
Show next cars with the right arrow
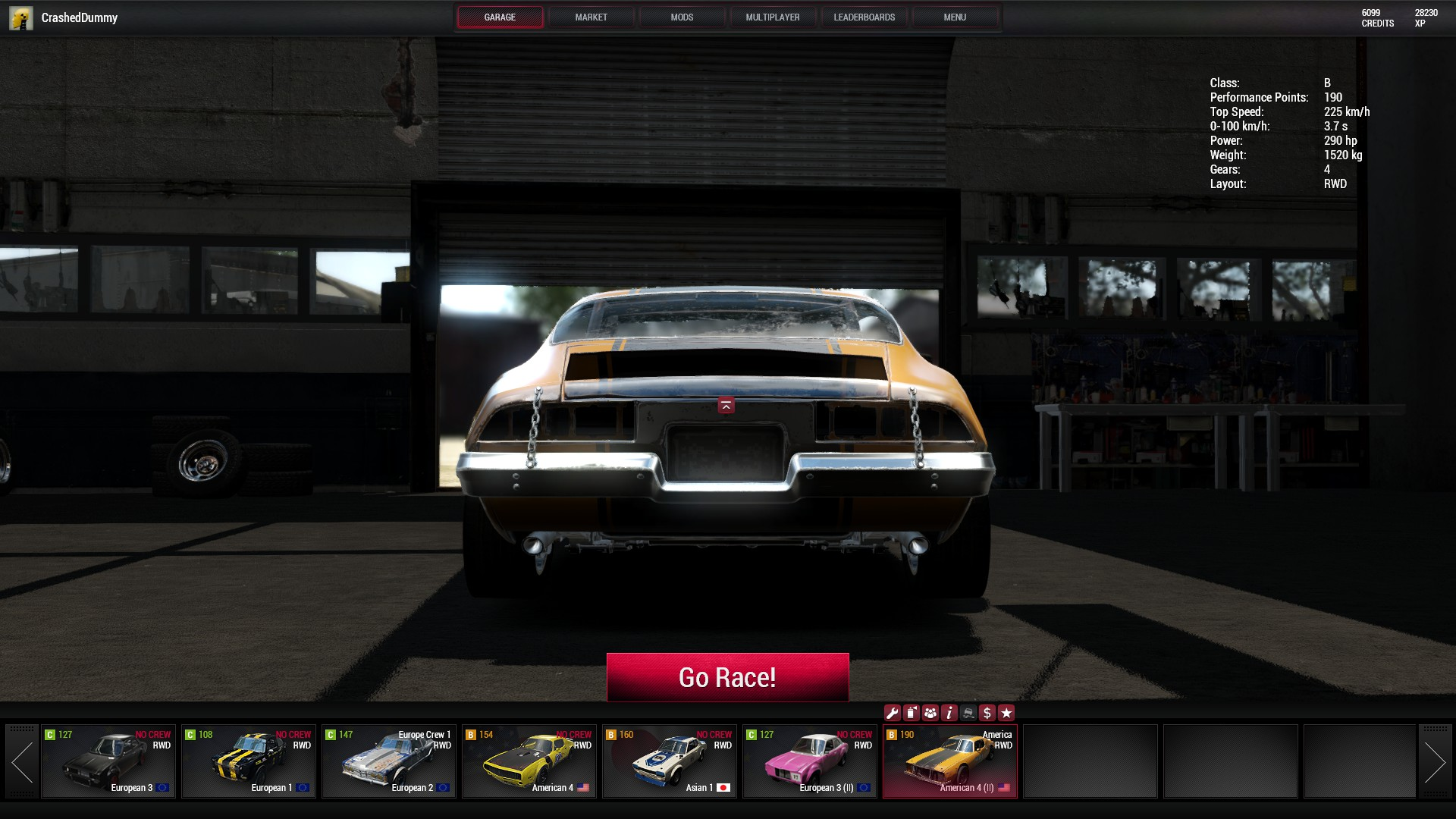click(1434, 761)
